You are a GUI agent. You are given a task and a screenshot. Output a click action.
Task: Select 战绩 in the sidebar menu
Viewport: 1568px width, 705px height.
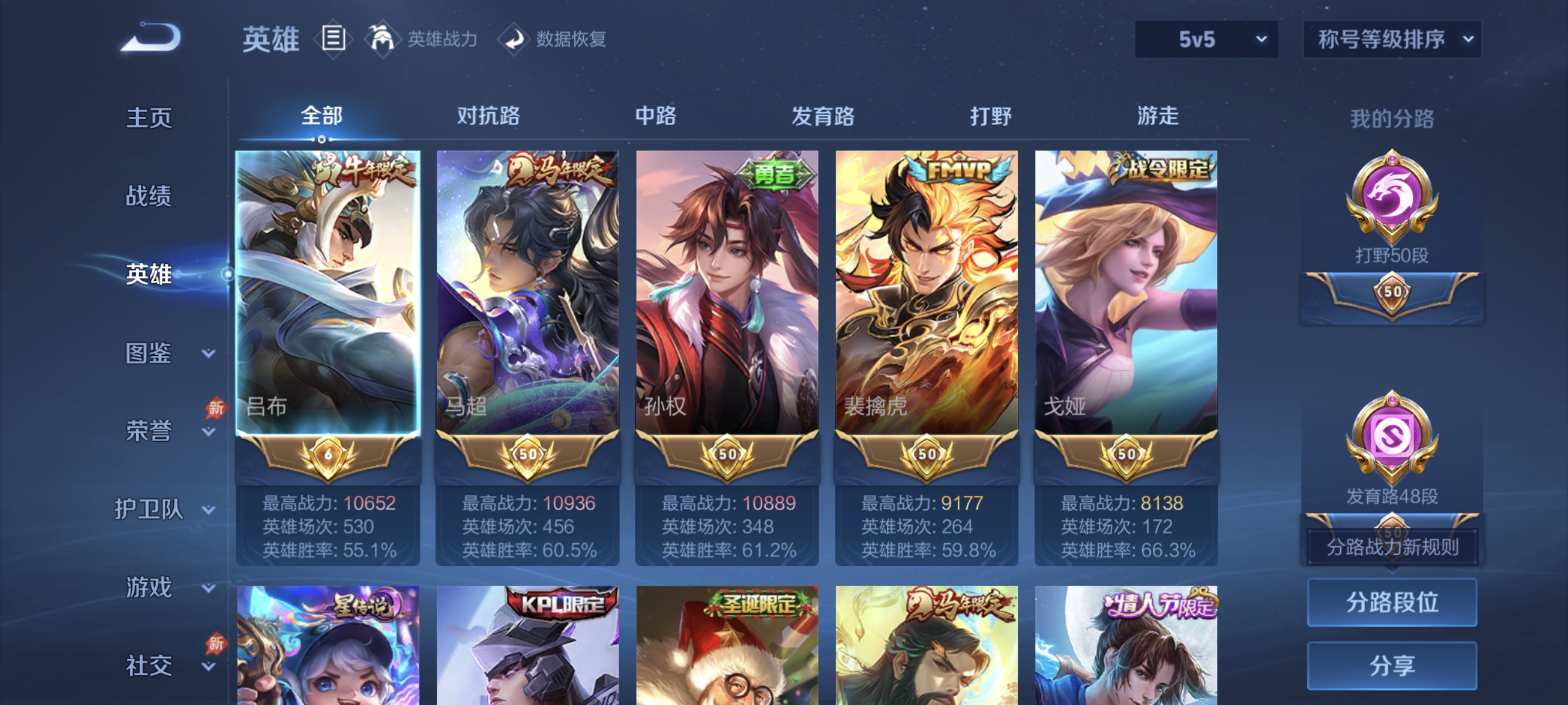point(149,197)
